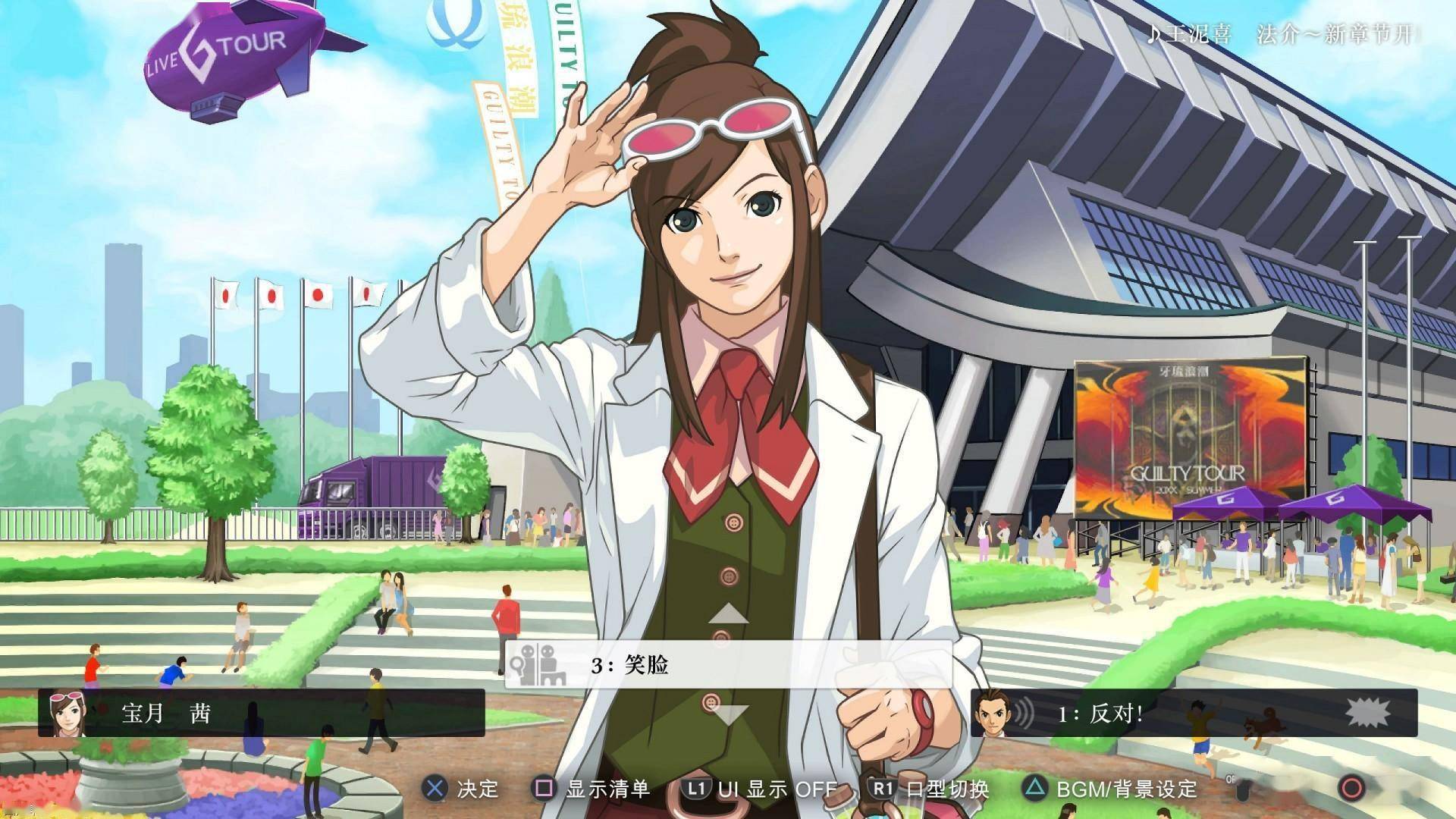Choose the 1: 反对! voice clip panel

(x=1194, y=713)
